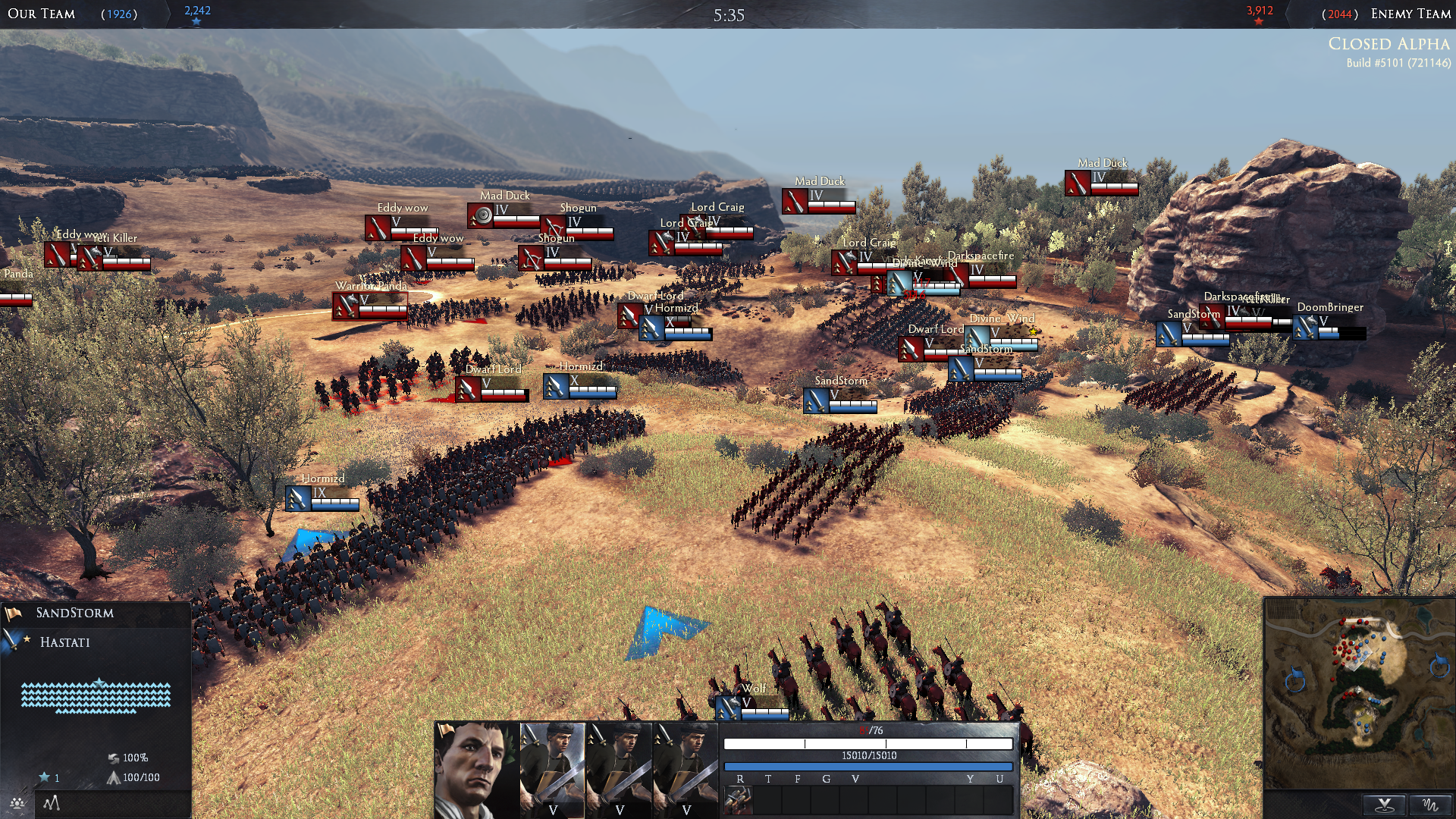
Task: Click the SandStorm flag icon on the unit panel
Action: click(13, 614)
